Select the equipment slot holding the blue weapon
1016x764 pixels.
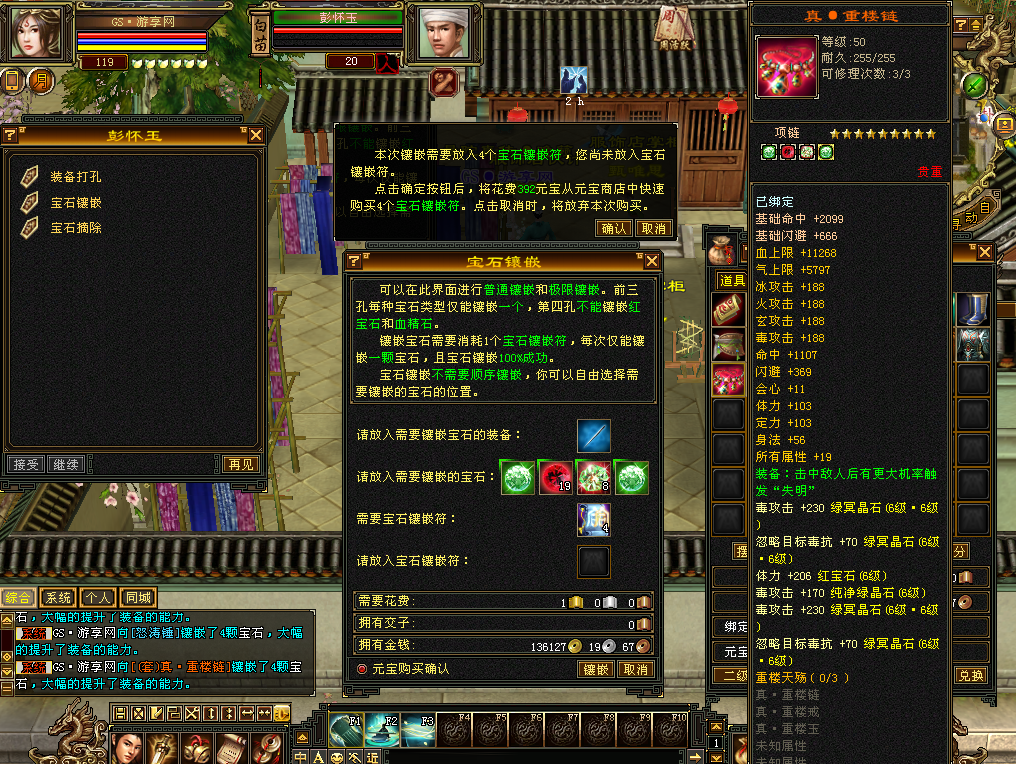pos(593,436)
